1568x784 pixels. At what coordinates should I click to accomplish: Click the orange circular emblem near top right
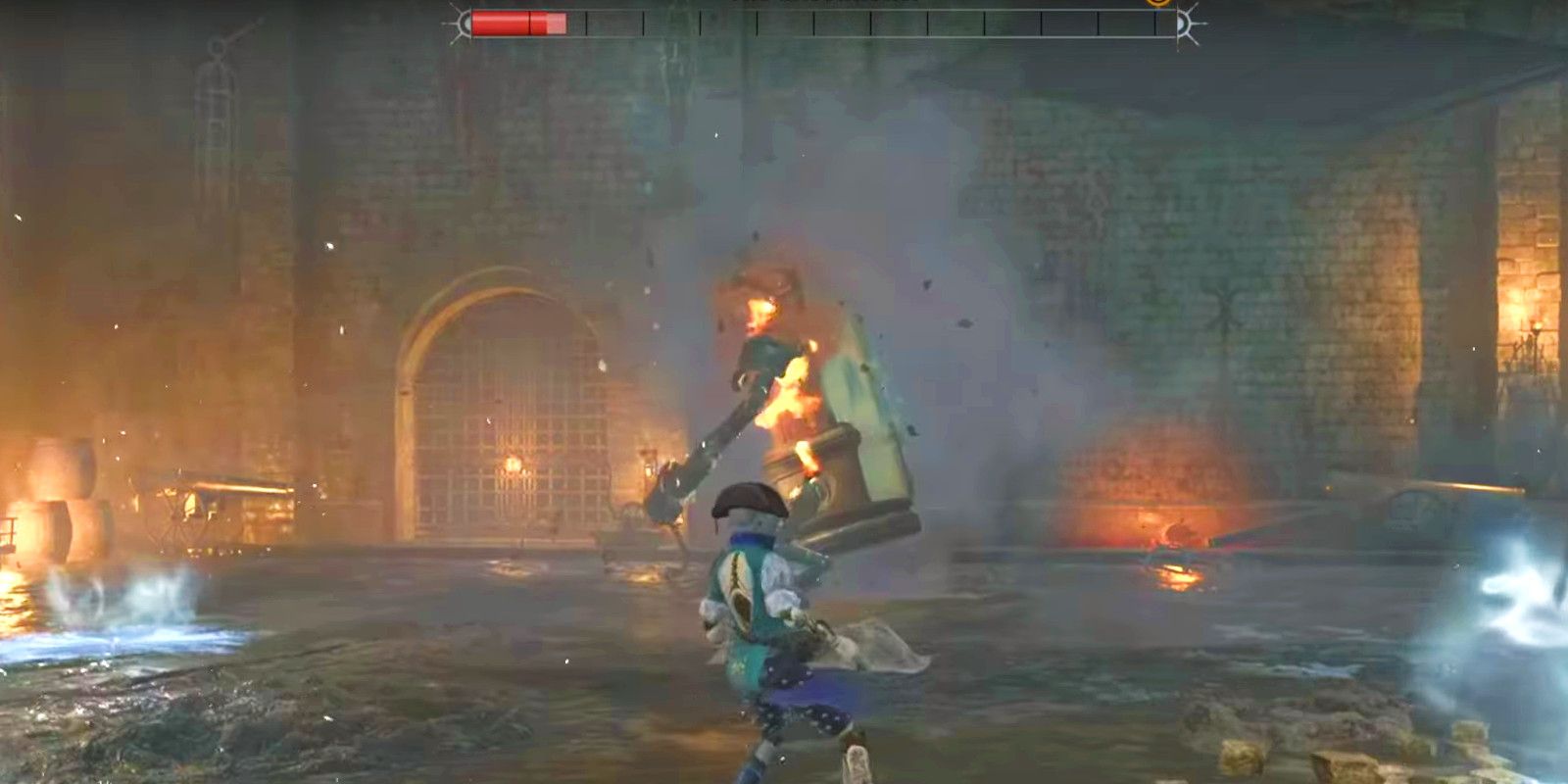pyautogui.click(x=1157, y=4)
